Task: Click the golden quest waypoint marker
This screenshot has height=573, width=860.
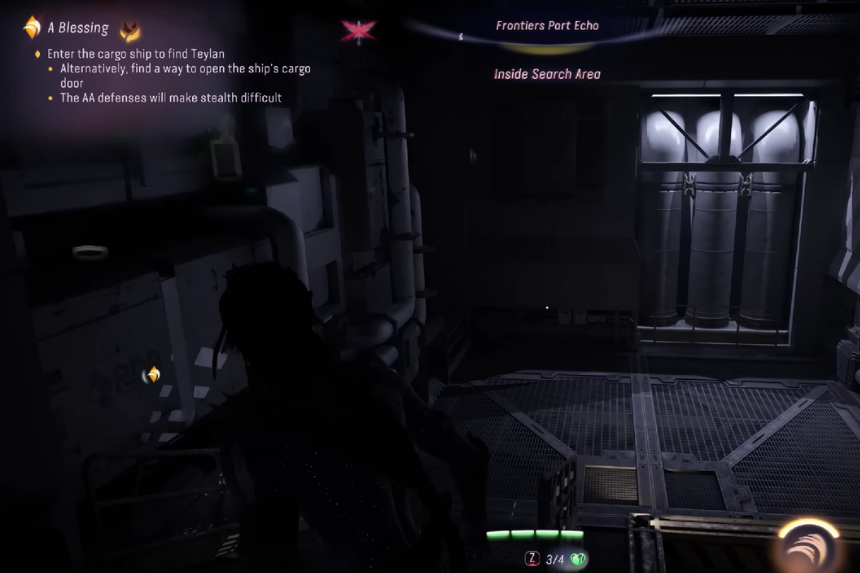Action: (x=152, y=375)
